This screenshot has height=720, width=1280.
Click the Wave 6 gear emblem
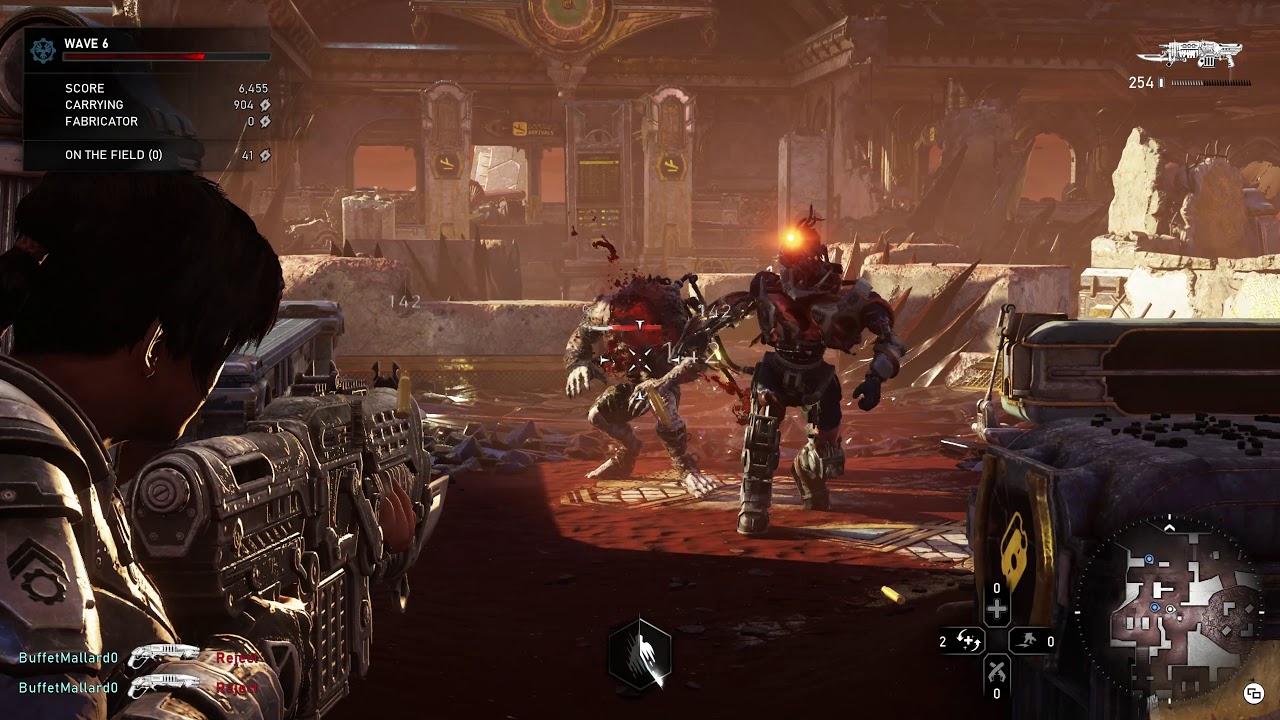click(44, 51)
